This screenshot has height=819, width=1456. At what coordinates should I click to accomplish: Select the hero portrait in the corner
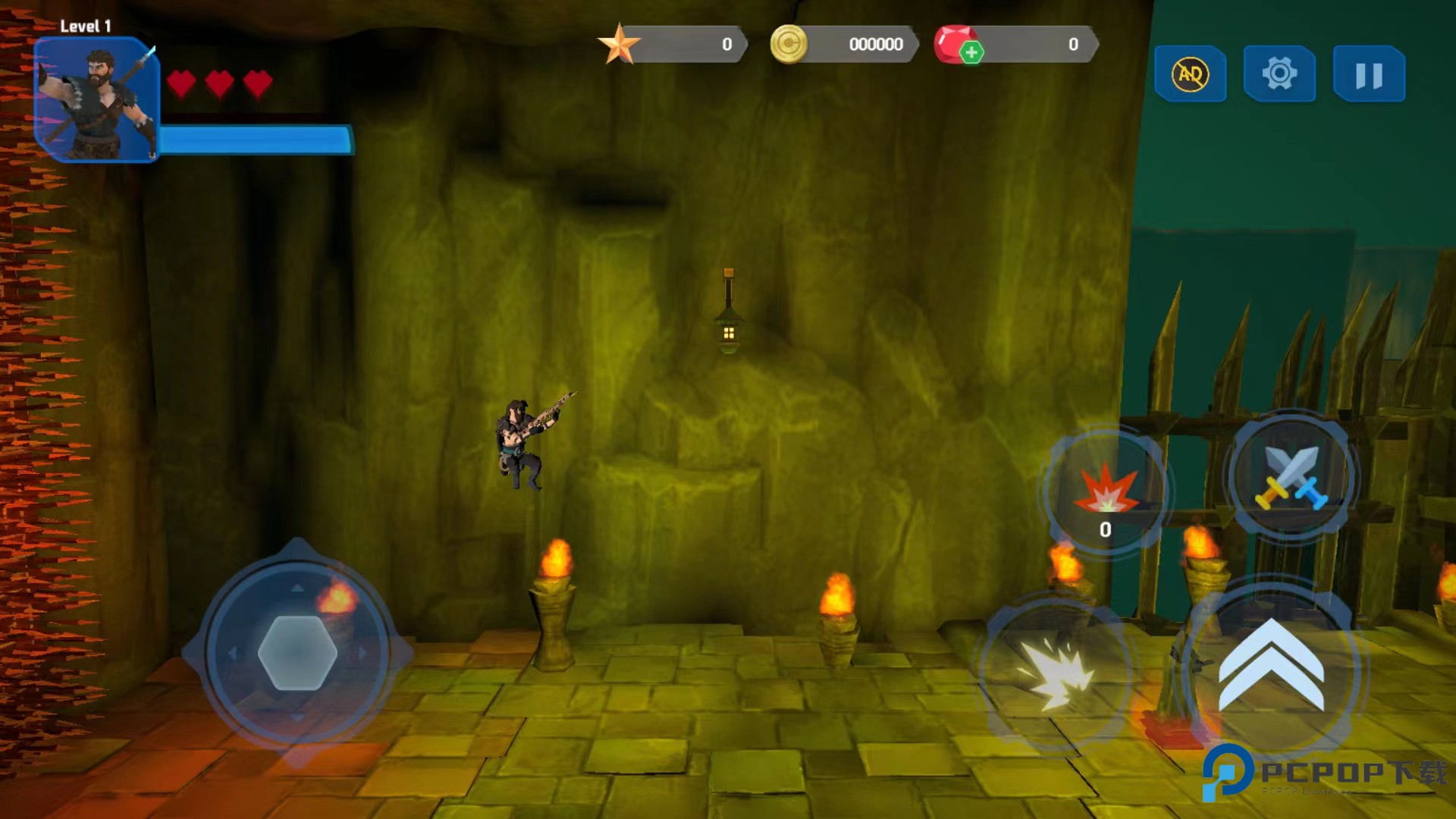(96, 99)
